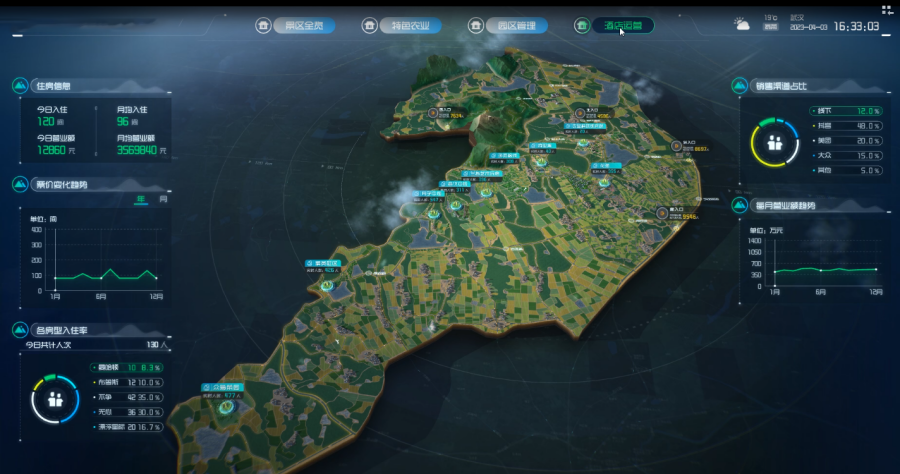Switch the price trend chart to 年
Screen dimensions: 900x474
[x=142, y=199]
